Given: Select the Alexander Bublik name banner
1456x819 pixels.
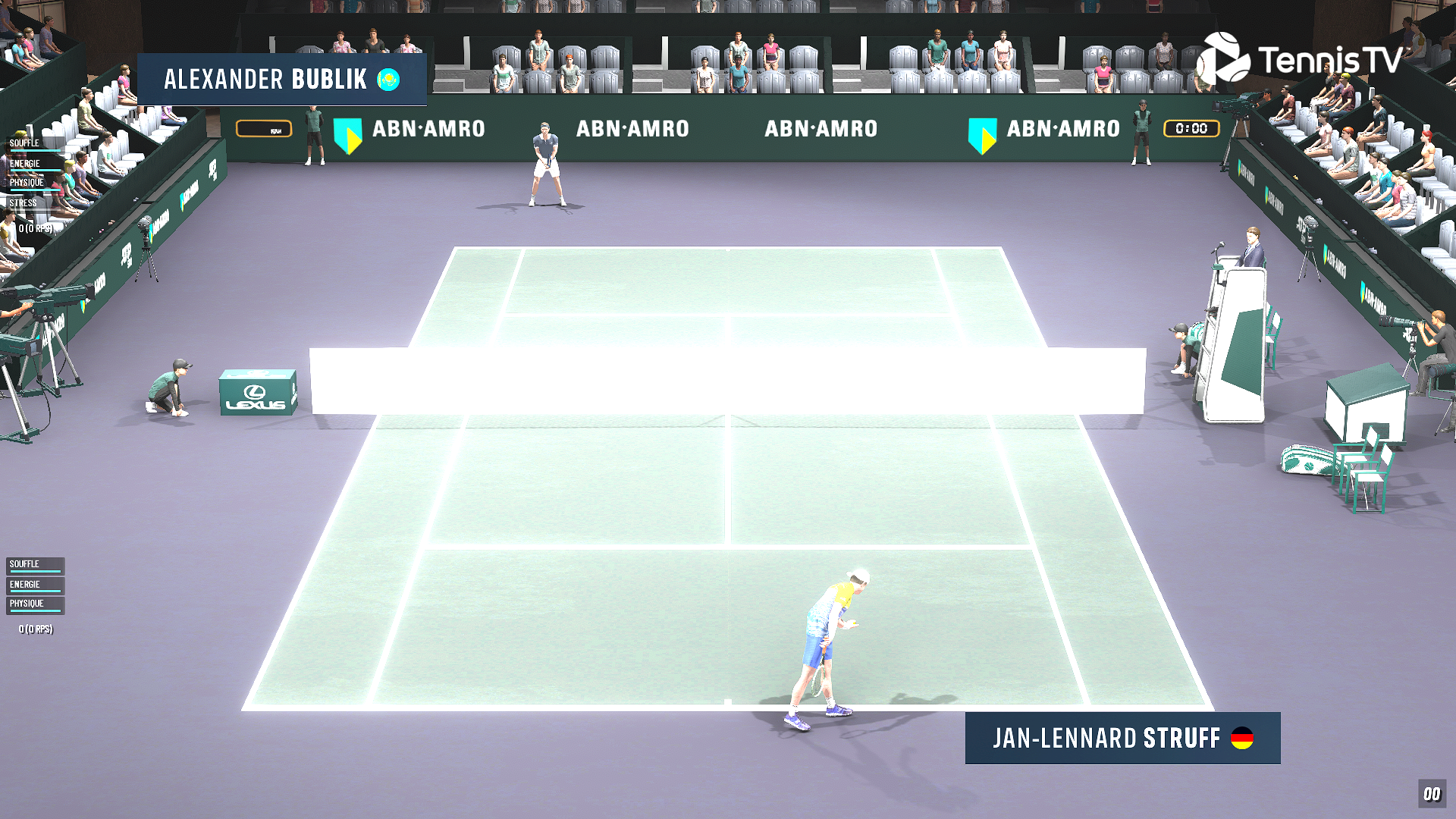Looking at the screenshot, I should tap(281, 79).
